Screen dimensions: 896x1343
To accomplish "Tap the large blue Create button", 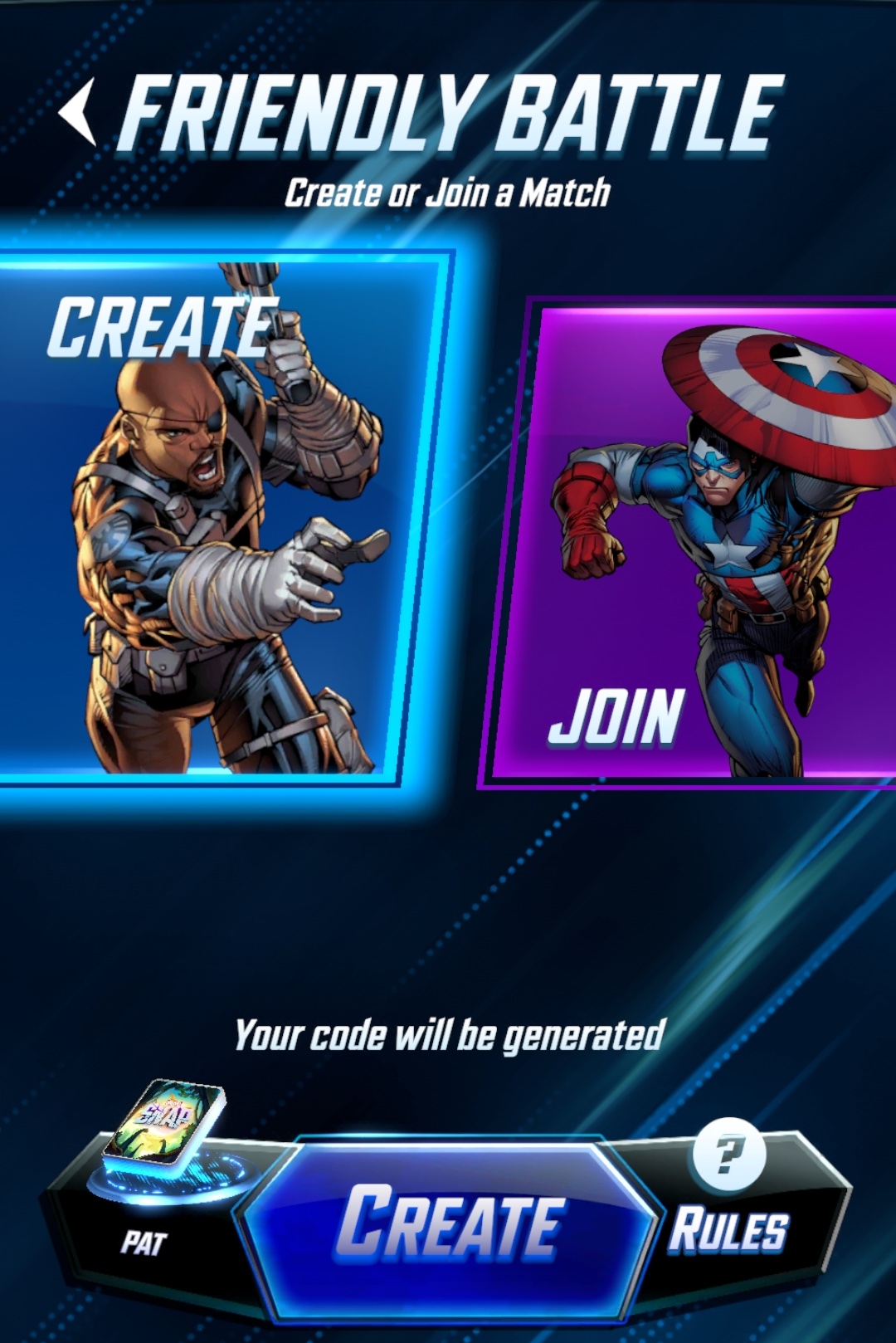I will (x=450, y=1223).
